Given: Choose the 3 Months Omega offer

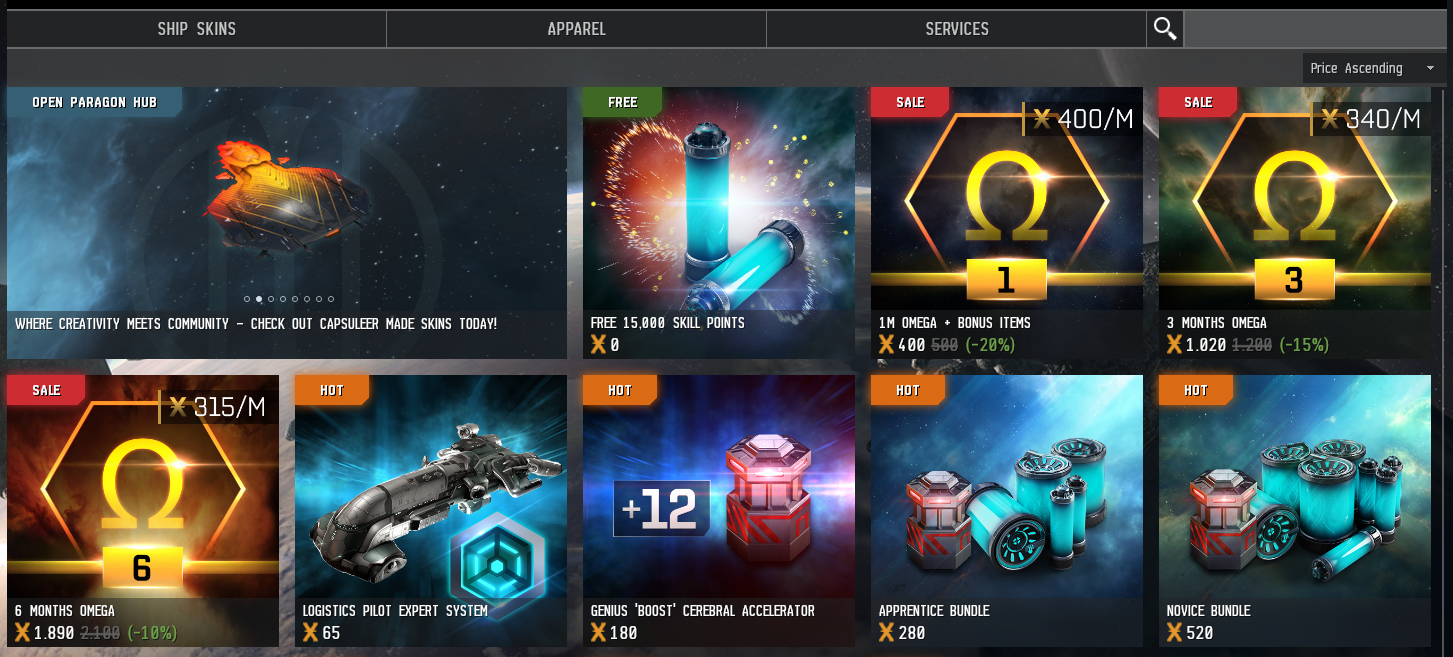Looking at the screenshot, I should pyautogui.click(x=1294, y=222).
